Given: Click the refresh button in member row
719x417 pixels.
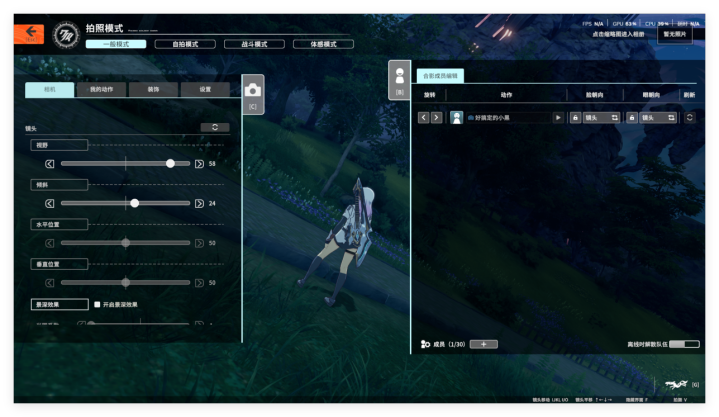Looking at the screenshot, I should click(x=689, y=117).
